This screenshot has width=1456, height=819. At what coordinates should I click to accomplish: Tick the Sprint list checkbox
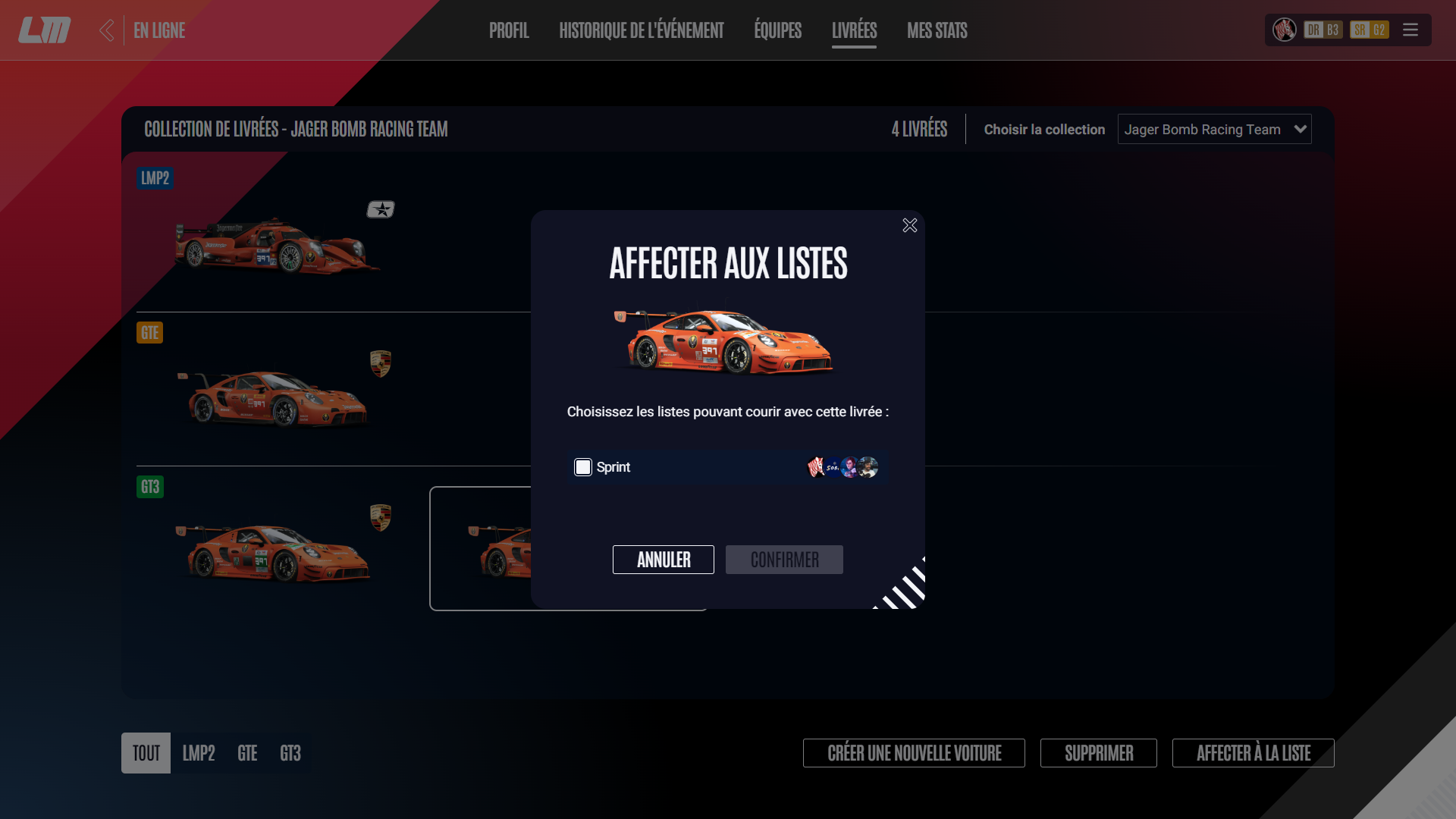pyautogui.click(x=582, y=467)
